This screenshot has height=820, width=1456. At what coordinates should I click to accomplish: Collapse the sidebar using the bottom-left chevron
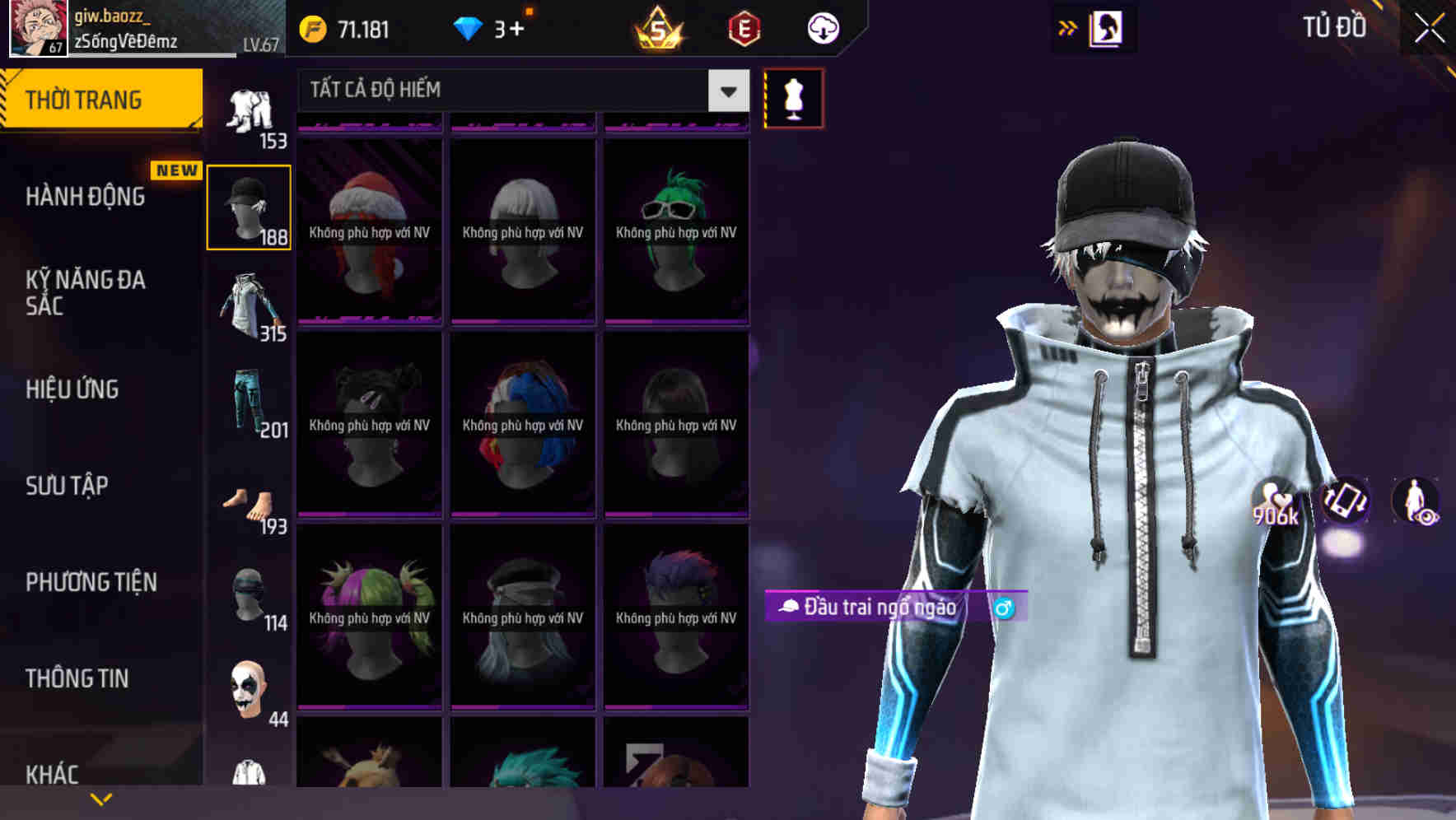coord(100,798)
